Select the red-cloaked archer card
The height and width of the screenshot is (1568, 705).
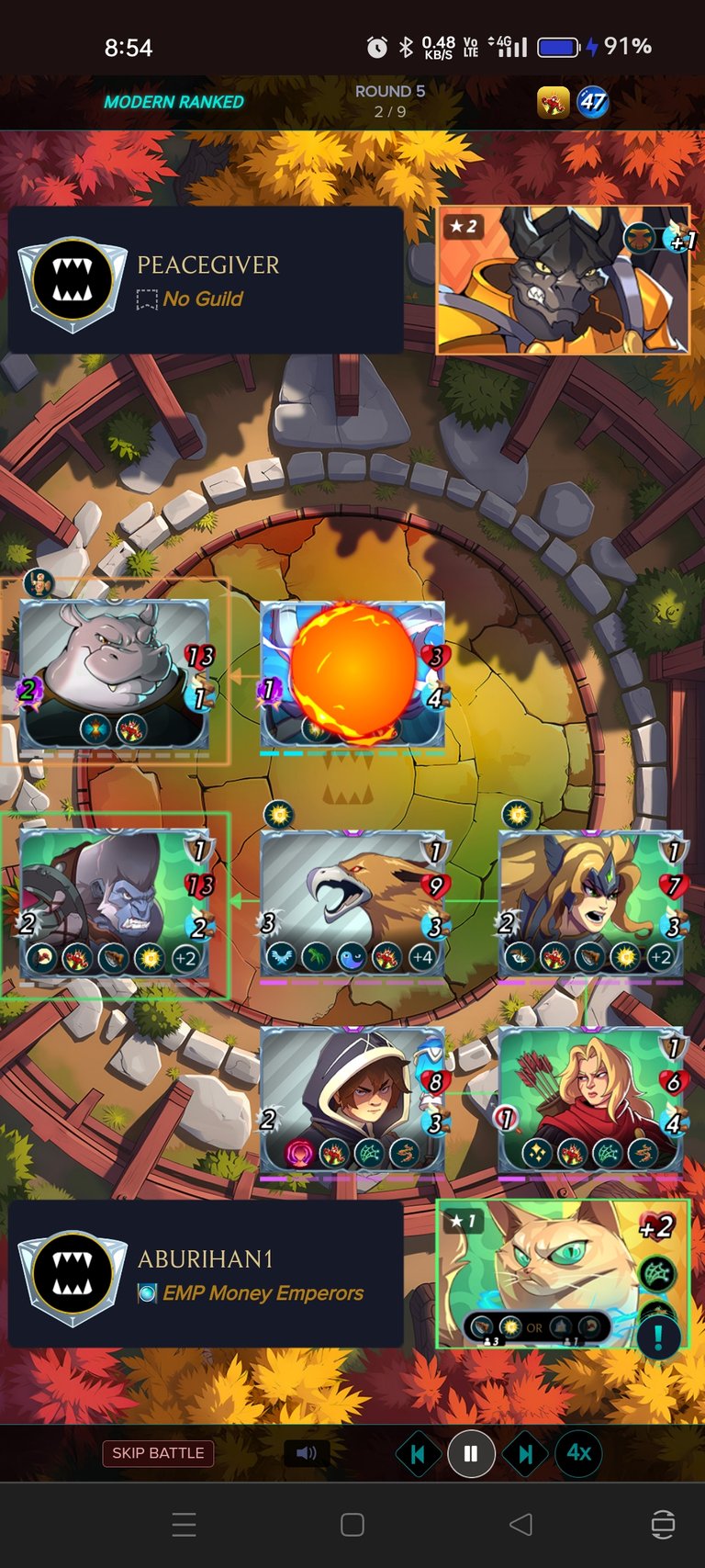590,1100
